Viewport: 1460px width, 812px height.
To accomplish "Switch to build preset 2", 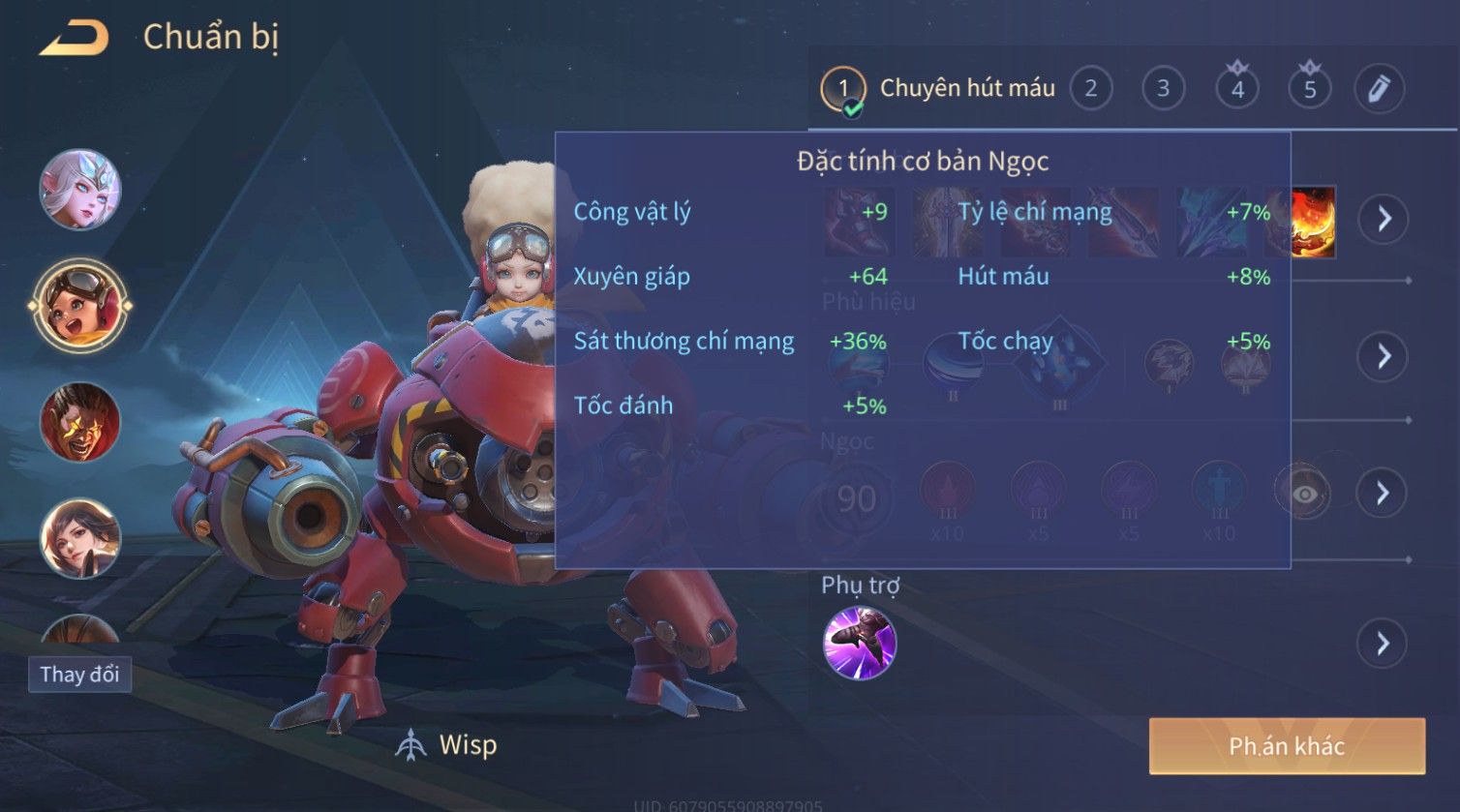I will (x=1091, y=89).
